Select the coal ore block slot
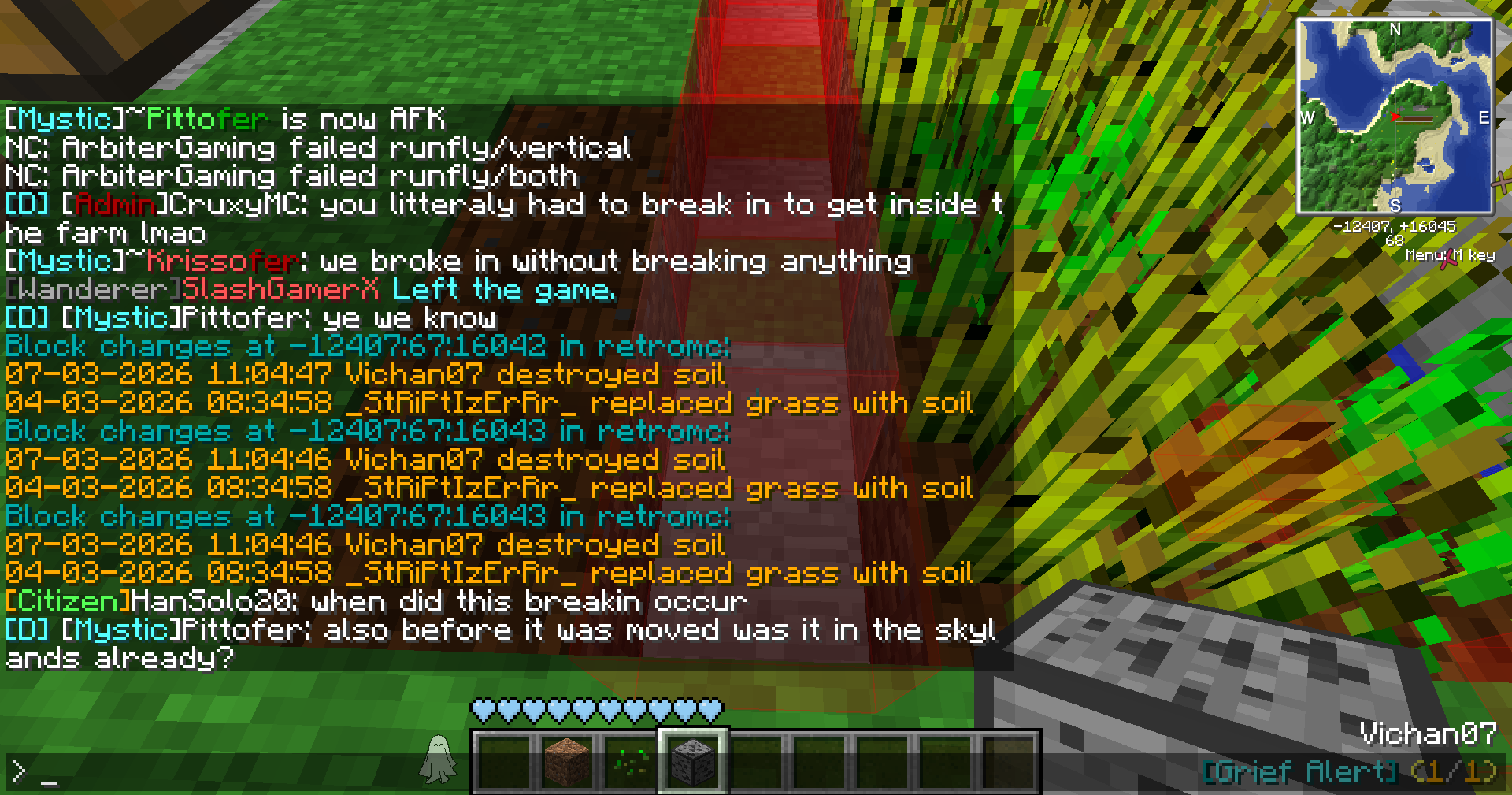The image size is (1512, 795). [x=693, y=761]
